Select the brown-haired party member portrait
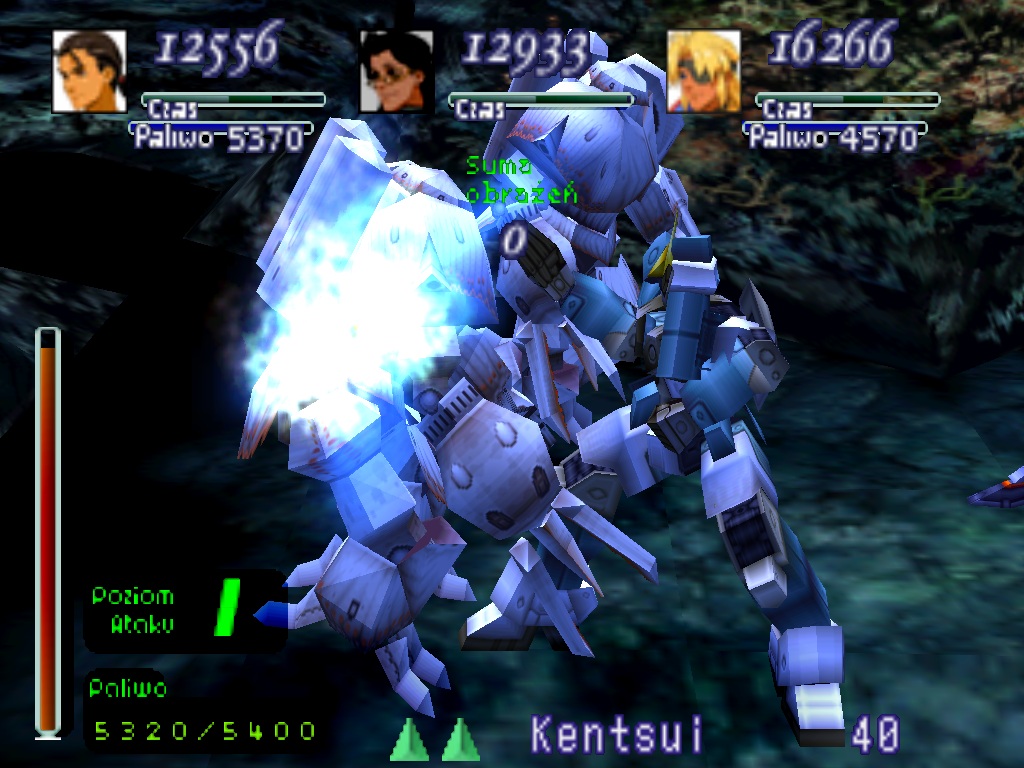This screenshot has width=1024, height=768. 89,71
